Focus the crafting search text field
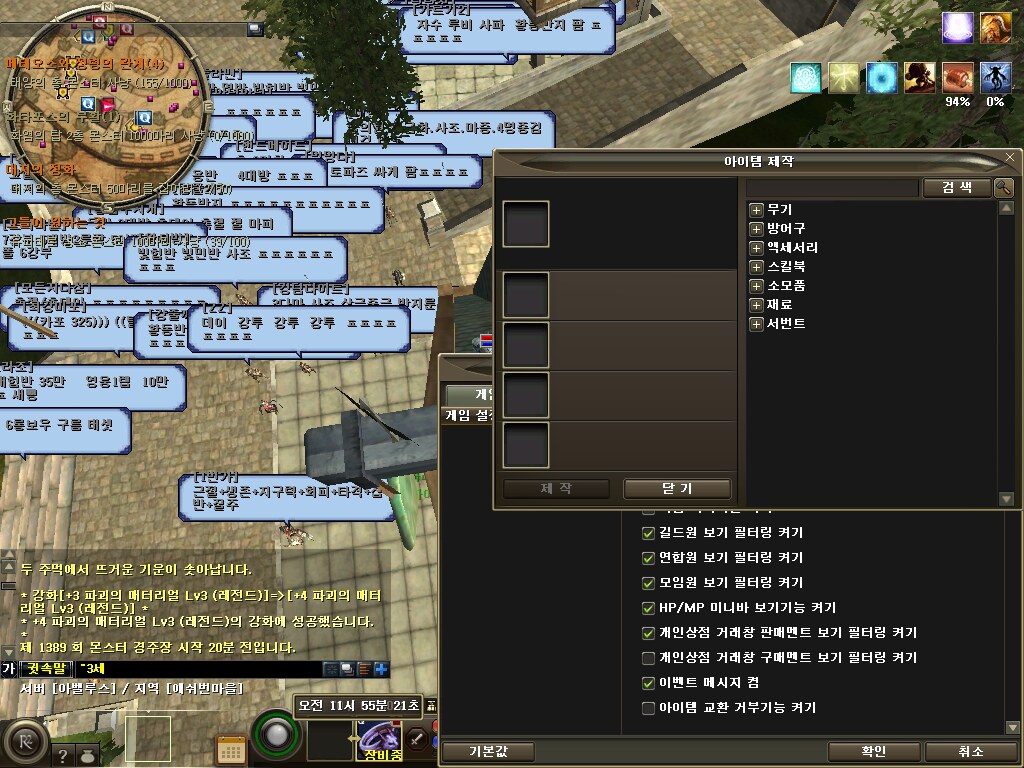 (832, 188)
